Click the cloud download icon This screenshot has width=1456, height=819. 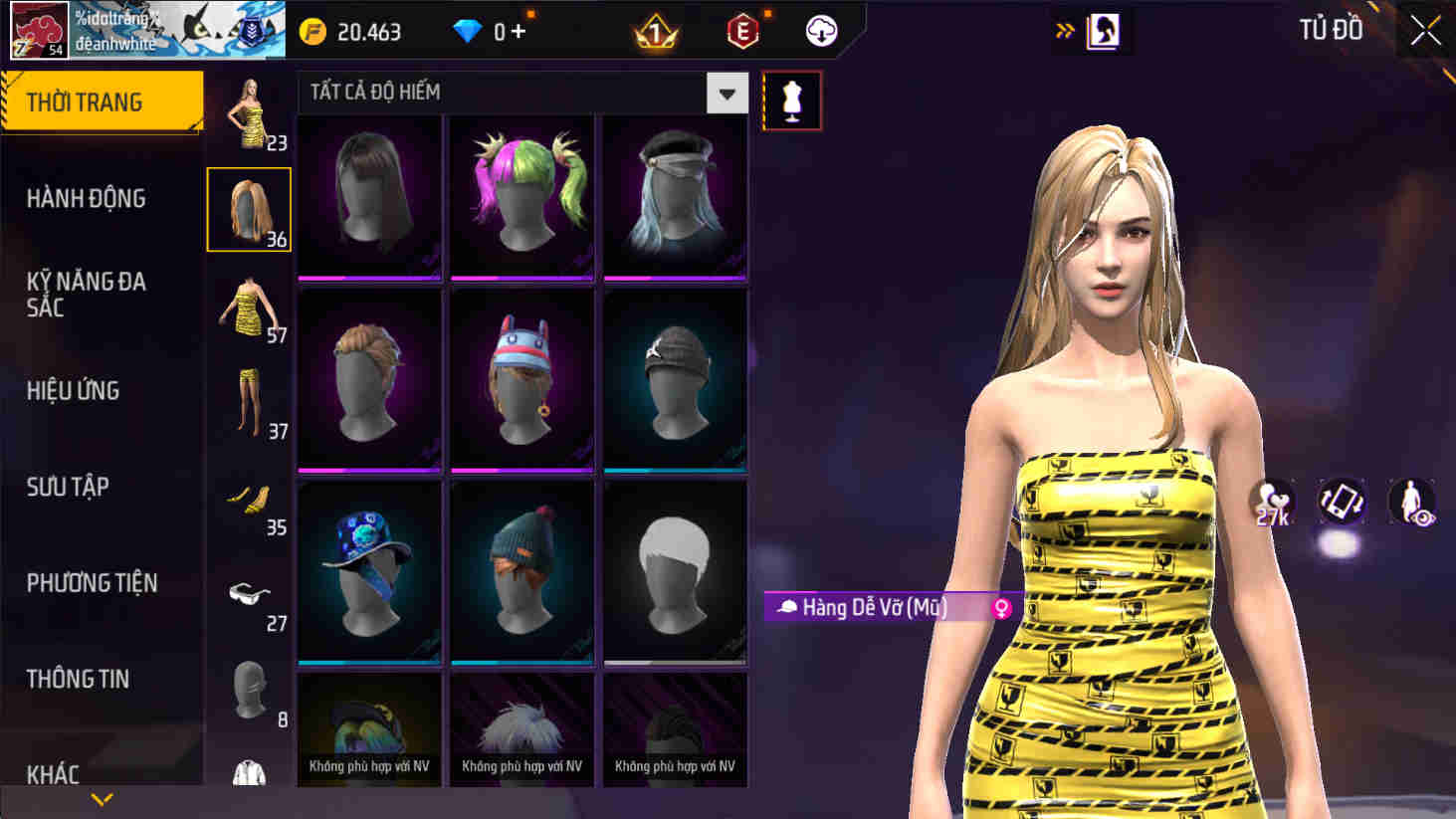820,31
